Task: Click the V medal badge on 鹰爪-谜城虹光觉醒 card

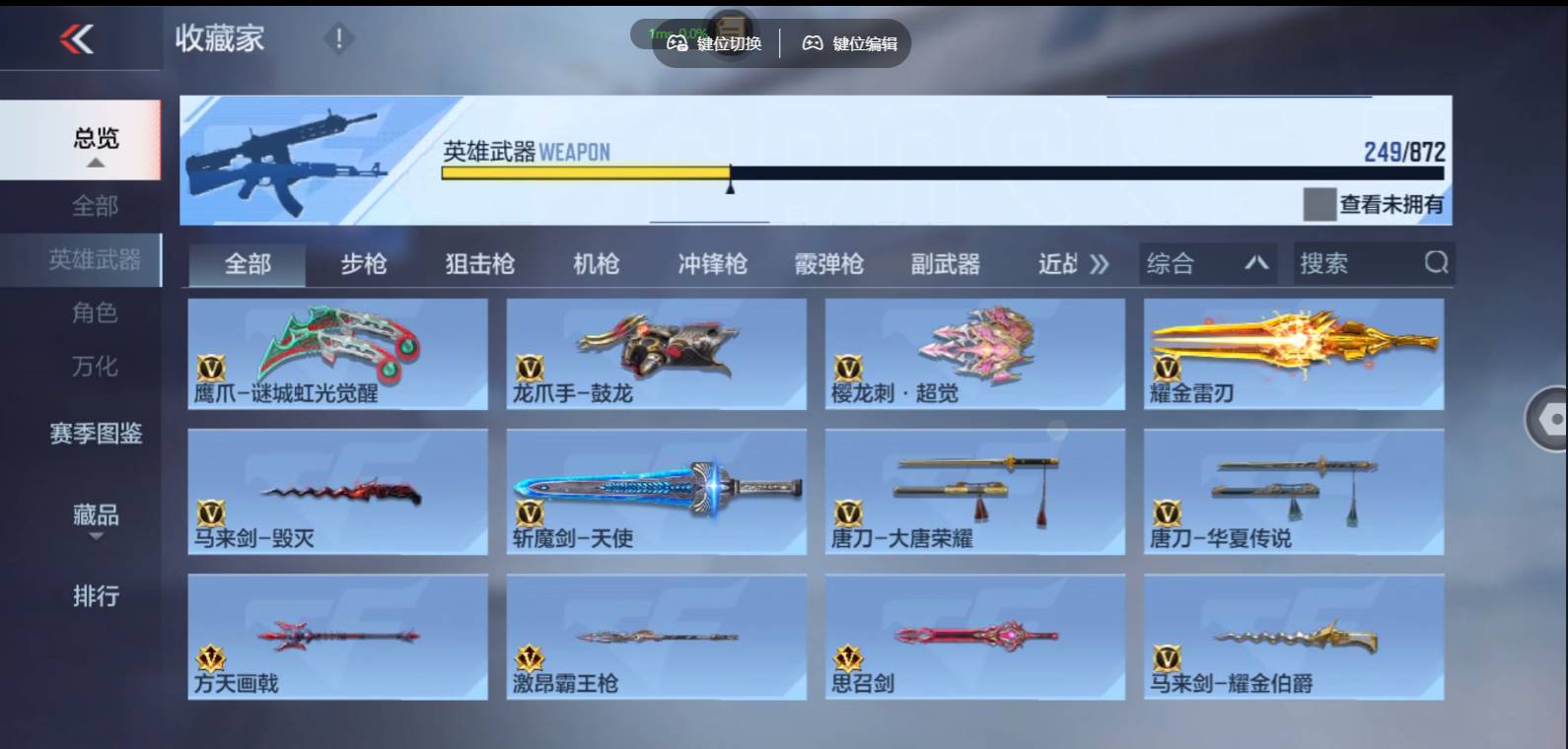Action: (x=210, y=370)
